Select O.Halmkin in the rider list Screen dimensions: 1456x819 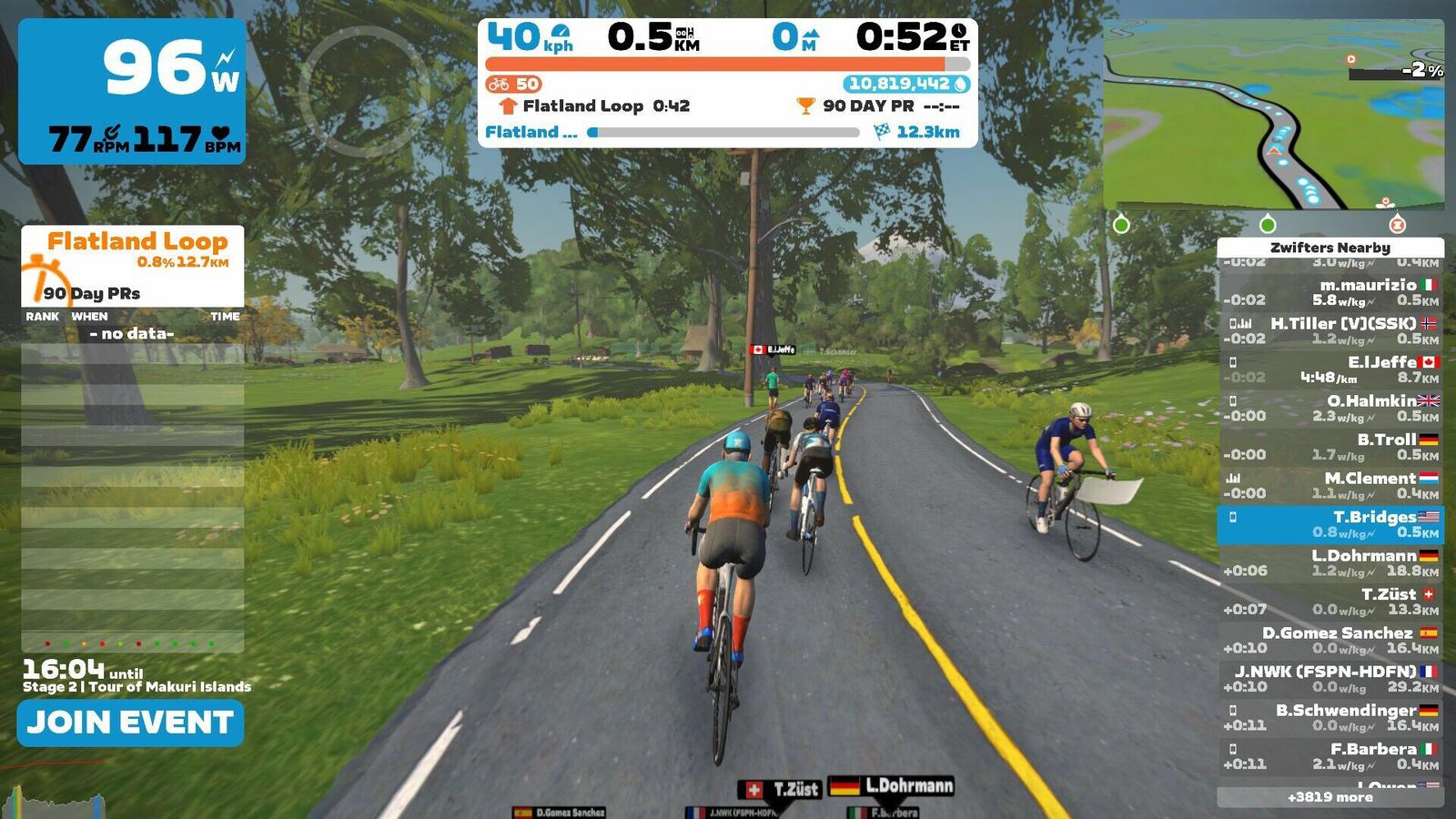coord(1330,408)
